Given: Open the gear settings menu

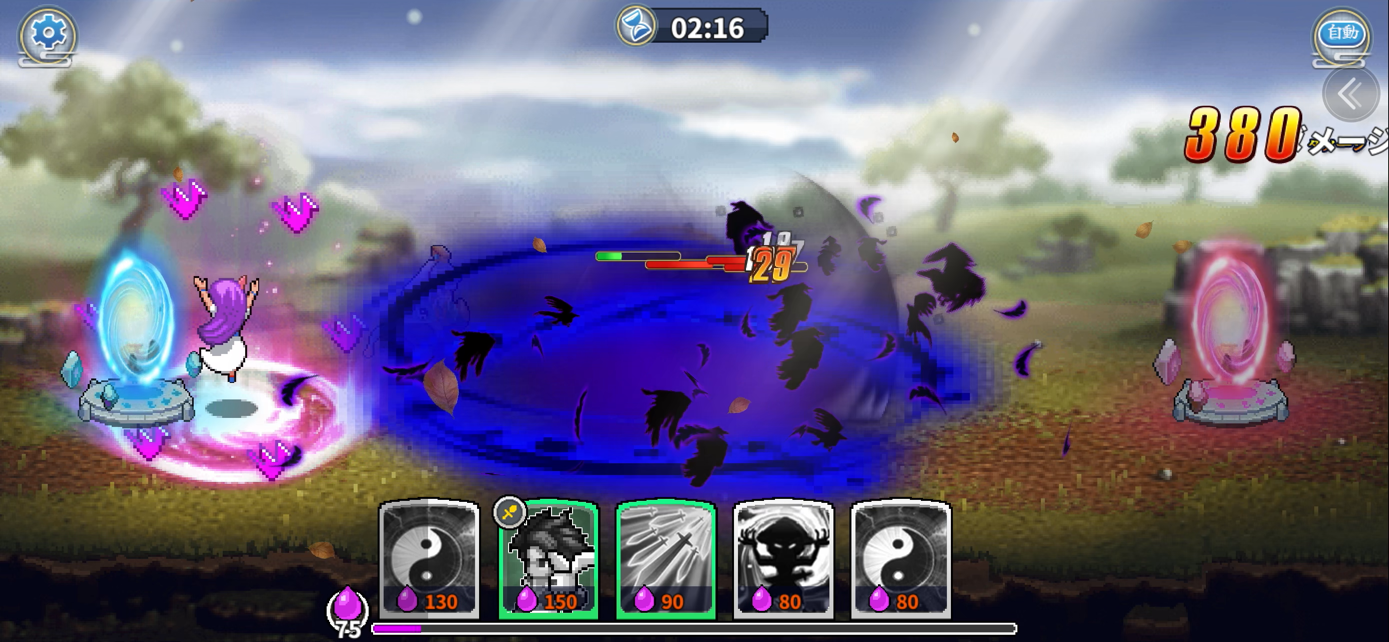Looking at the screenshot, I should point(47,34).
